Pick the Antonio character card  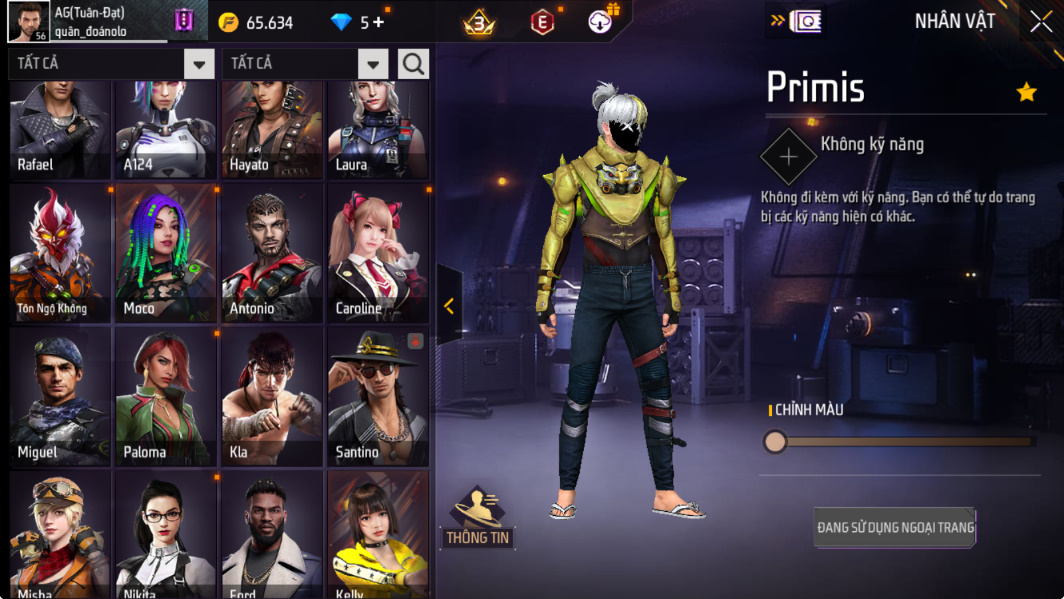point(271,253)
